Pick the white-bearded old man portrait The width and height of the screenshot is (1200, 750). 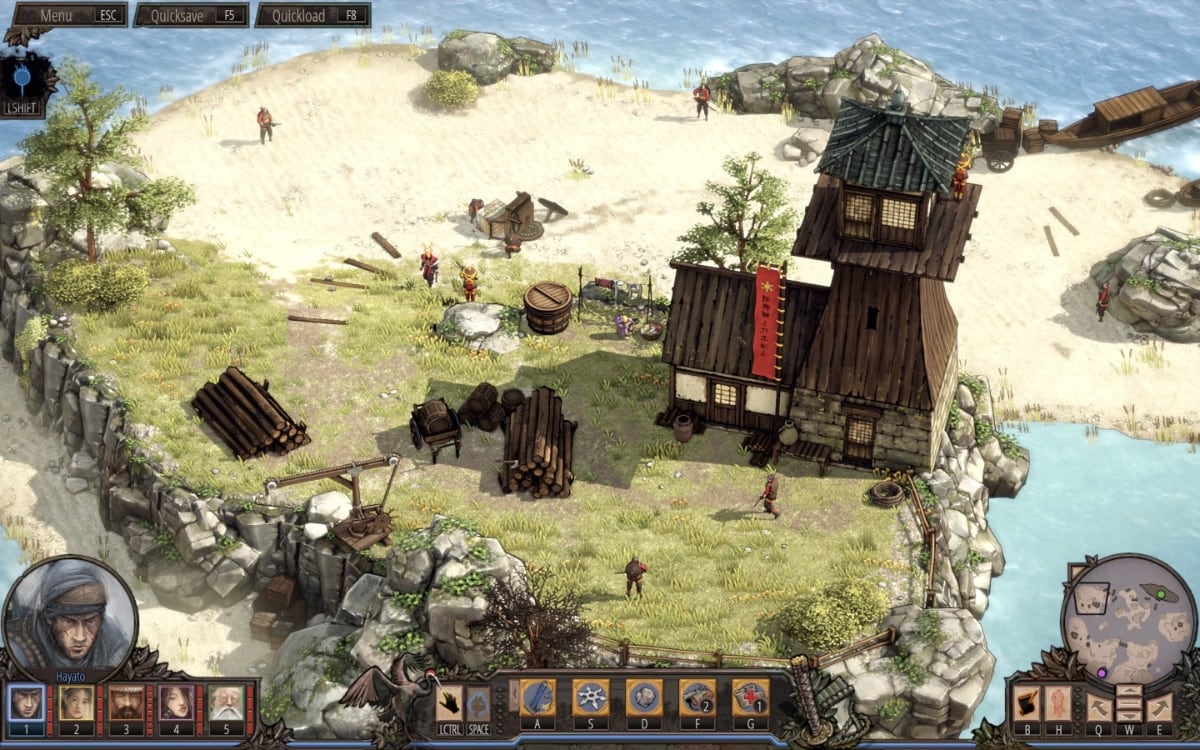click(x=227, y=703)
